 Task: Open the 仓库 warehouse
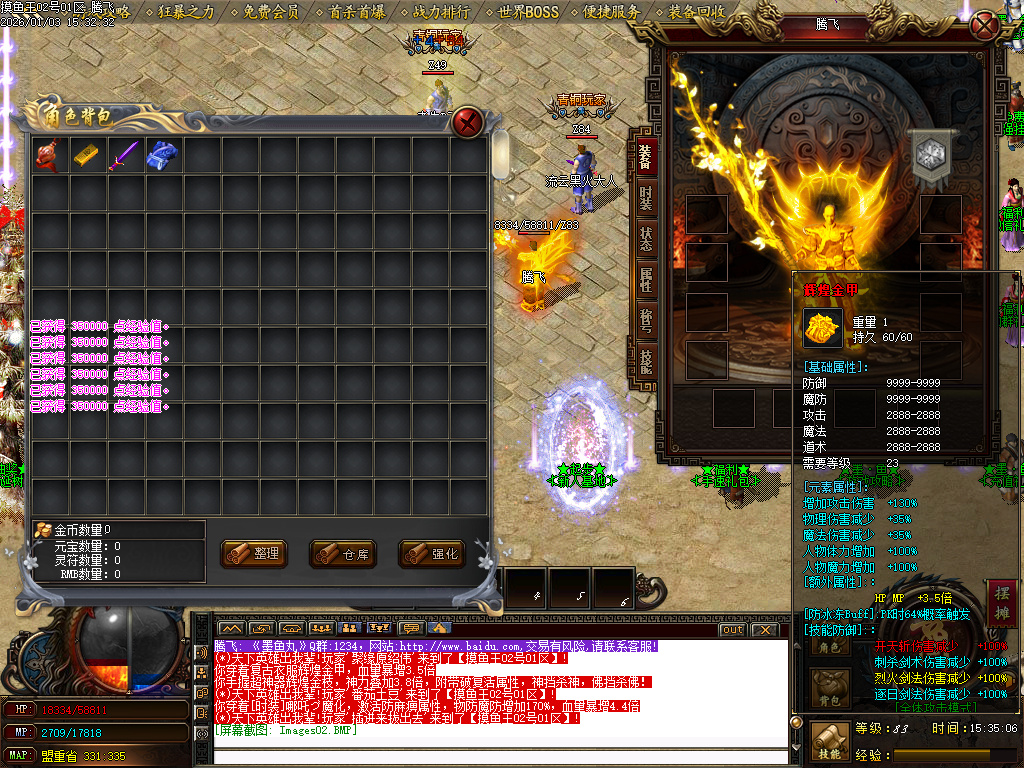point(341,553)
